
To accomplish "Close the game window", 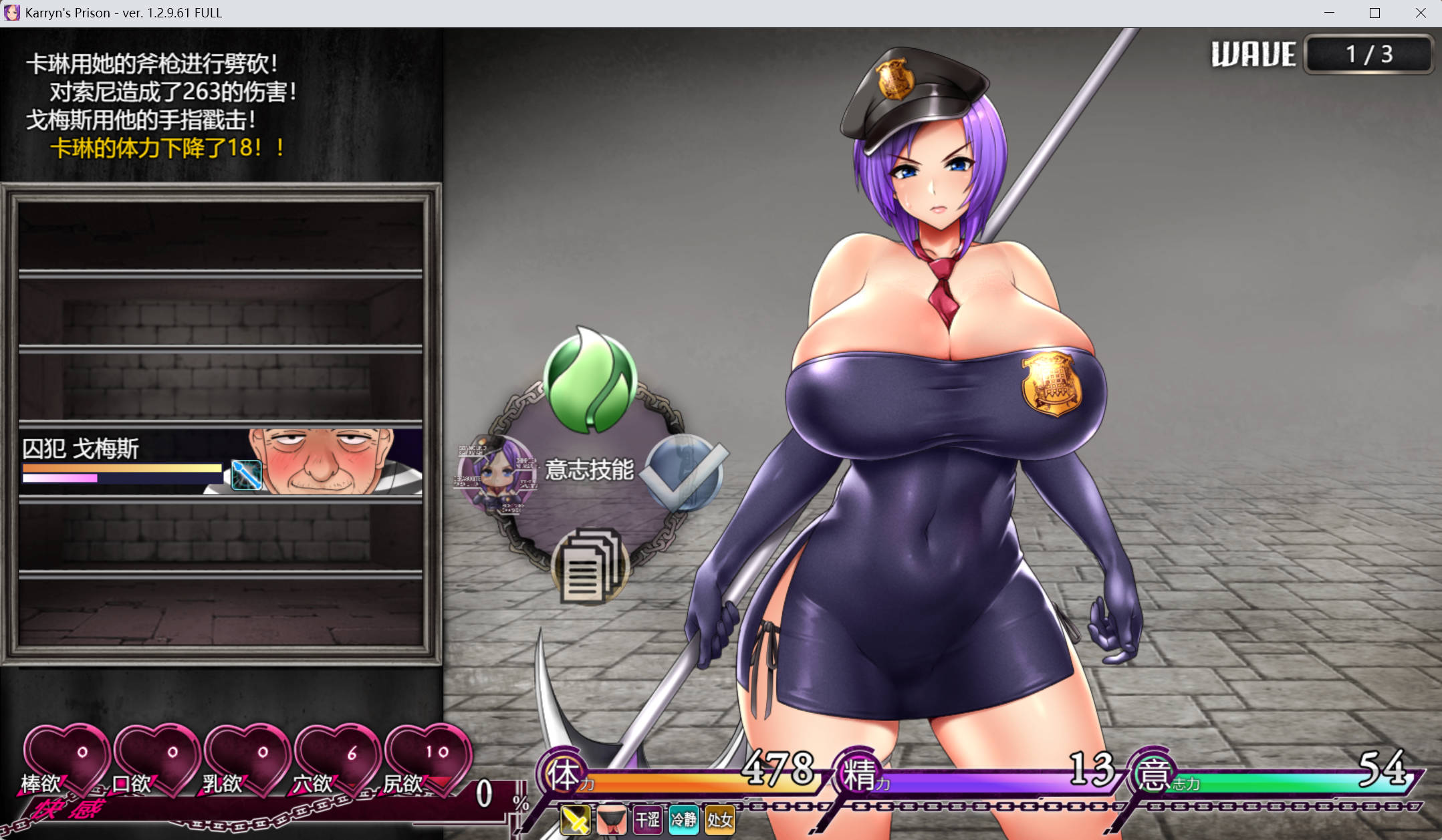I will pyautogui.click(x=1421, y=13).
